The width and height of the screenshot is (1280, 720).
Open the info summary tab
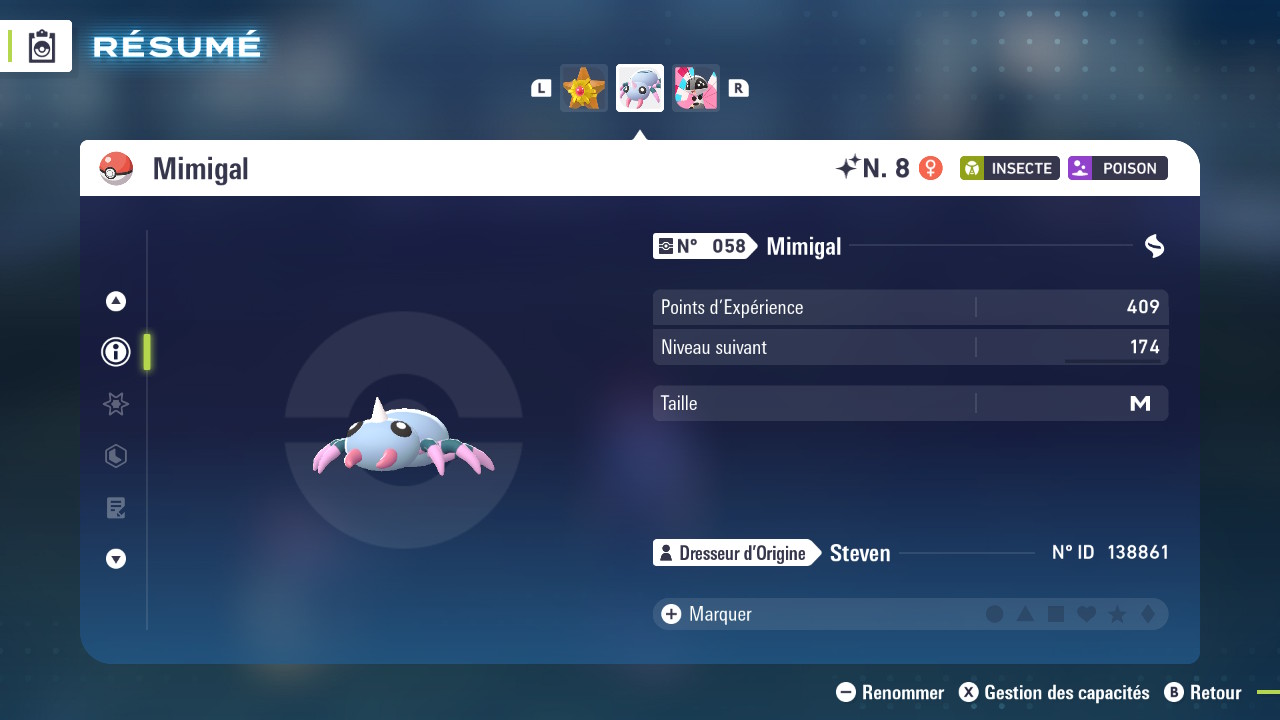[x=116, y=352]
